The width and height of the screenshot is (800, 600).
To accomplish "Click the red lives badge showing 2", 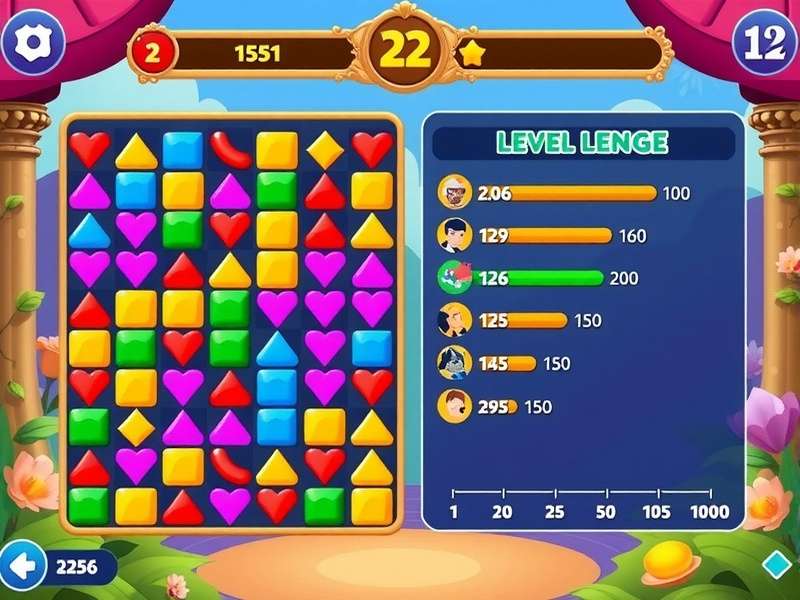I will pyautogui.click(x=152, y=54).
